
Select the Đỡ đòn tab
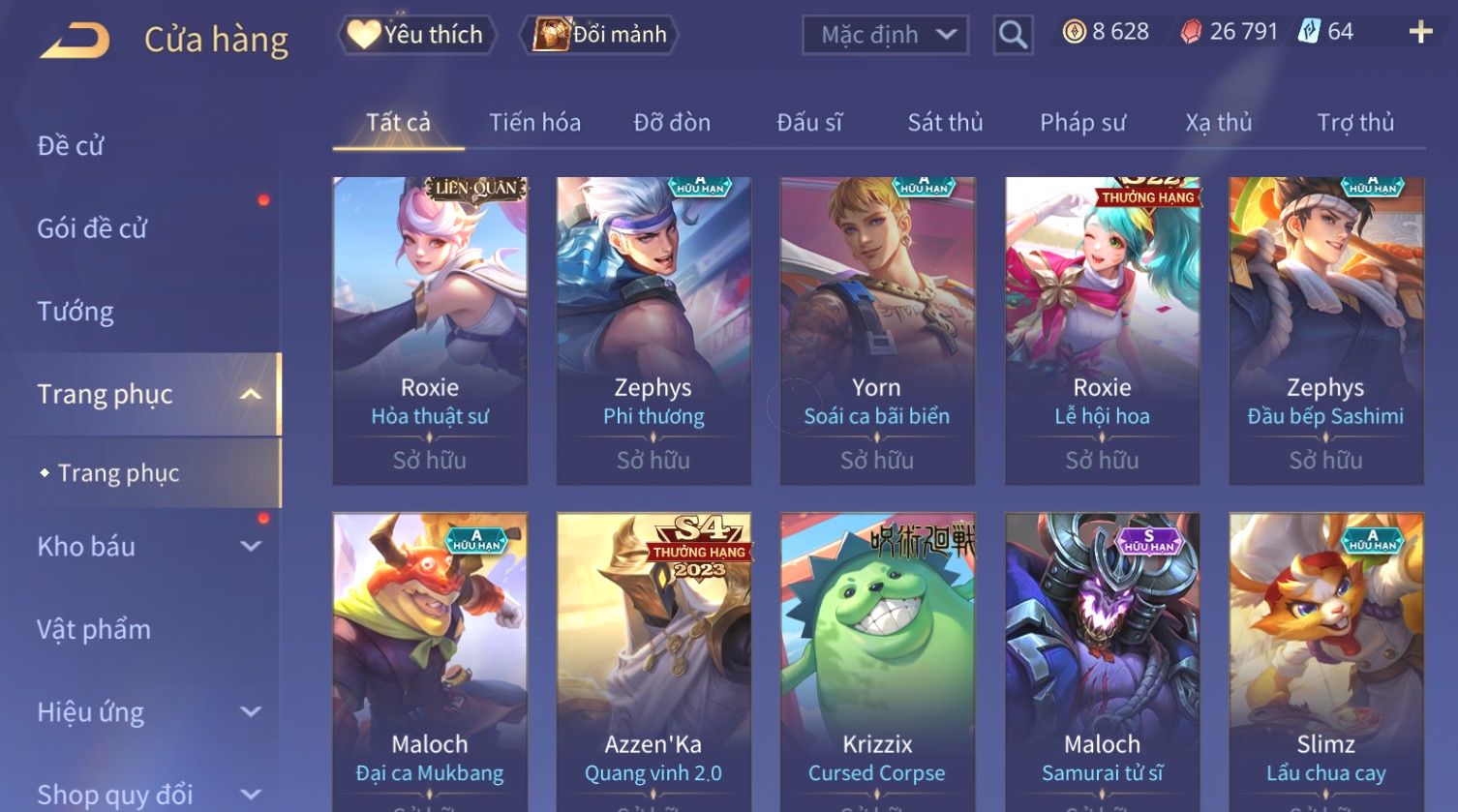click(x=672, y=123)
